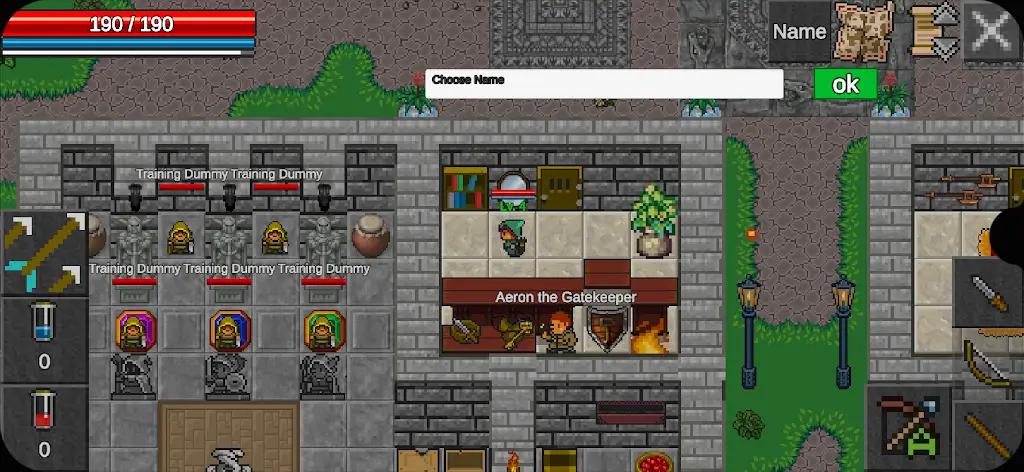This screenshot has height=472, width=1024.
Task: Toggle the pickaxe auto-action button
Action: click(907, 426)
